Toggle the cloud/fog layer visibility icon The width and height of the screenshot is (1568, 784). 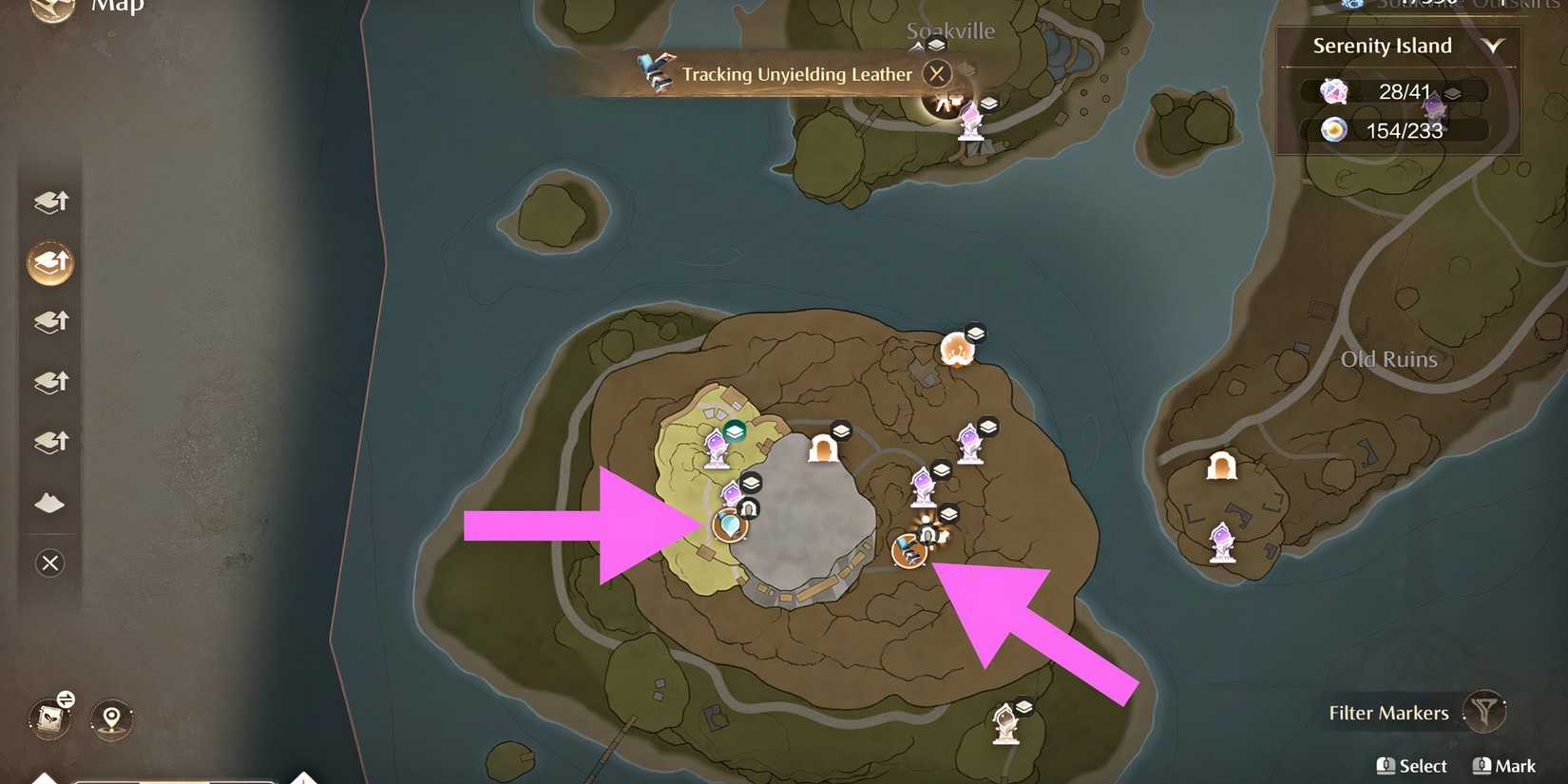(x=49, y=503)
